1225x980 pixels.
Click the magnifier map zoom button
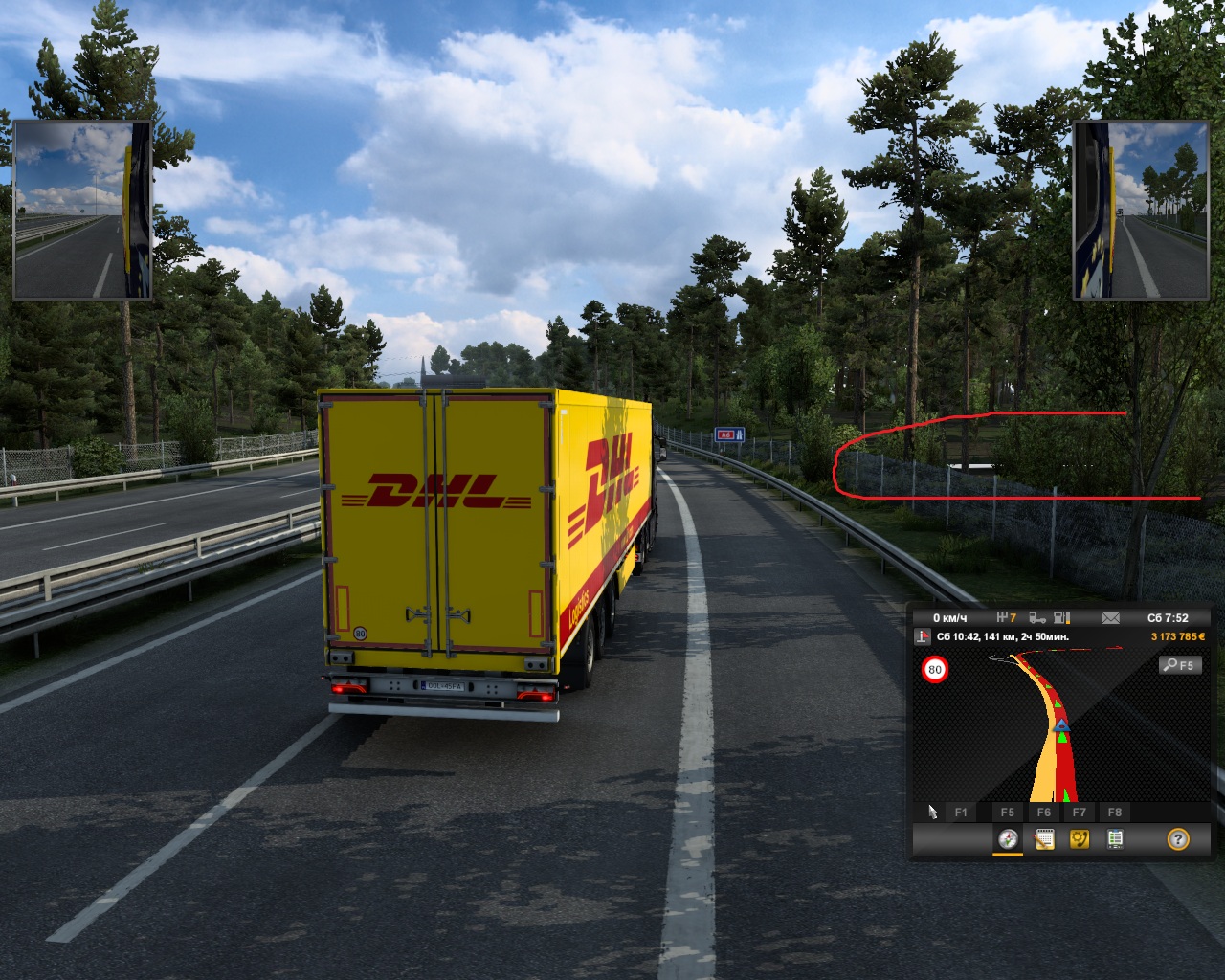point(1179,665)
